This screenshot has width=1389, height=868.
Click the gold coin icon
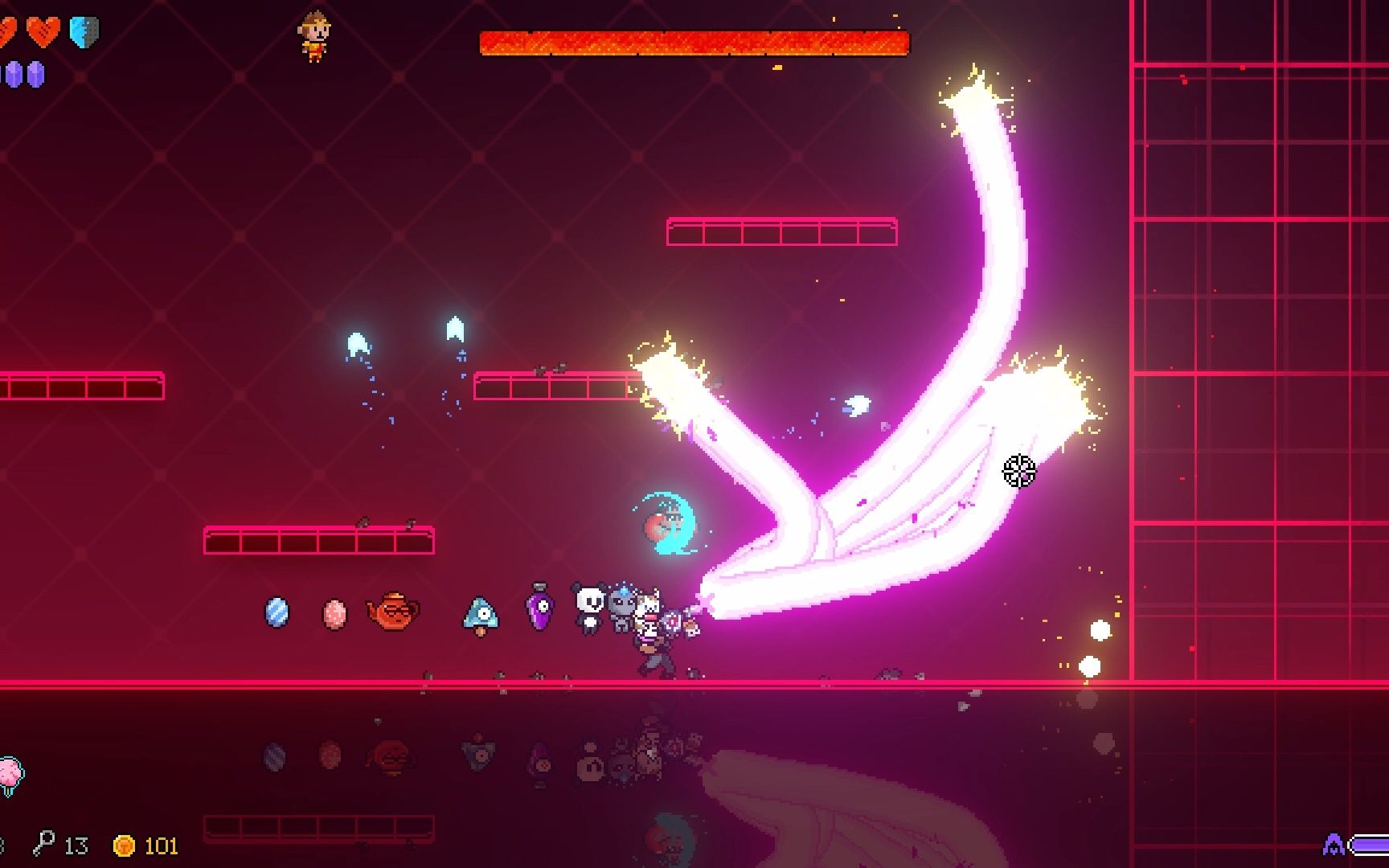click(124, 845)
